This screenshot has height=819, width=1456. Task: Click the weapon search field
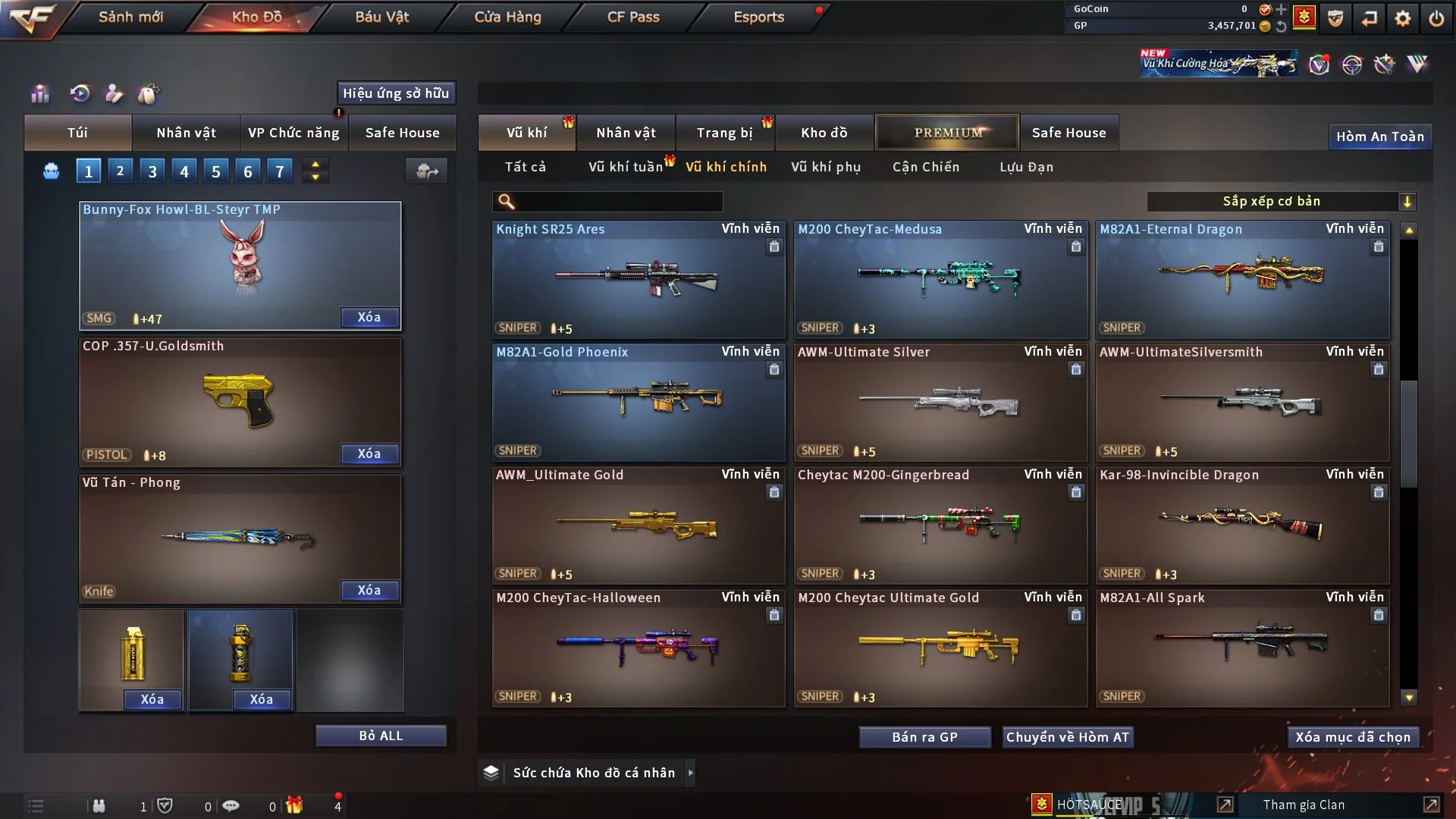[x=618, y=202]
